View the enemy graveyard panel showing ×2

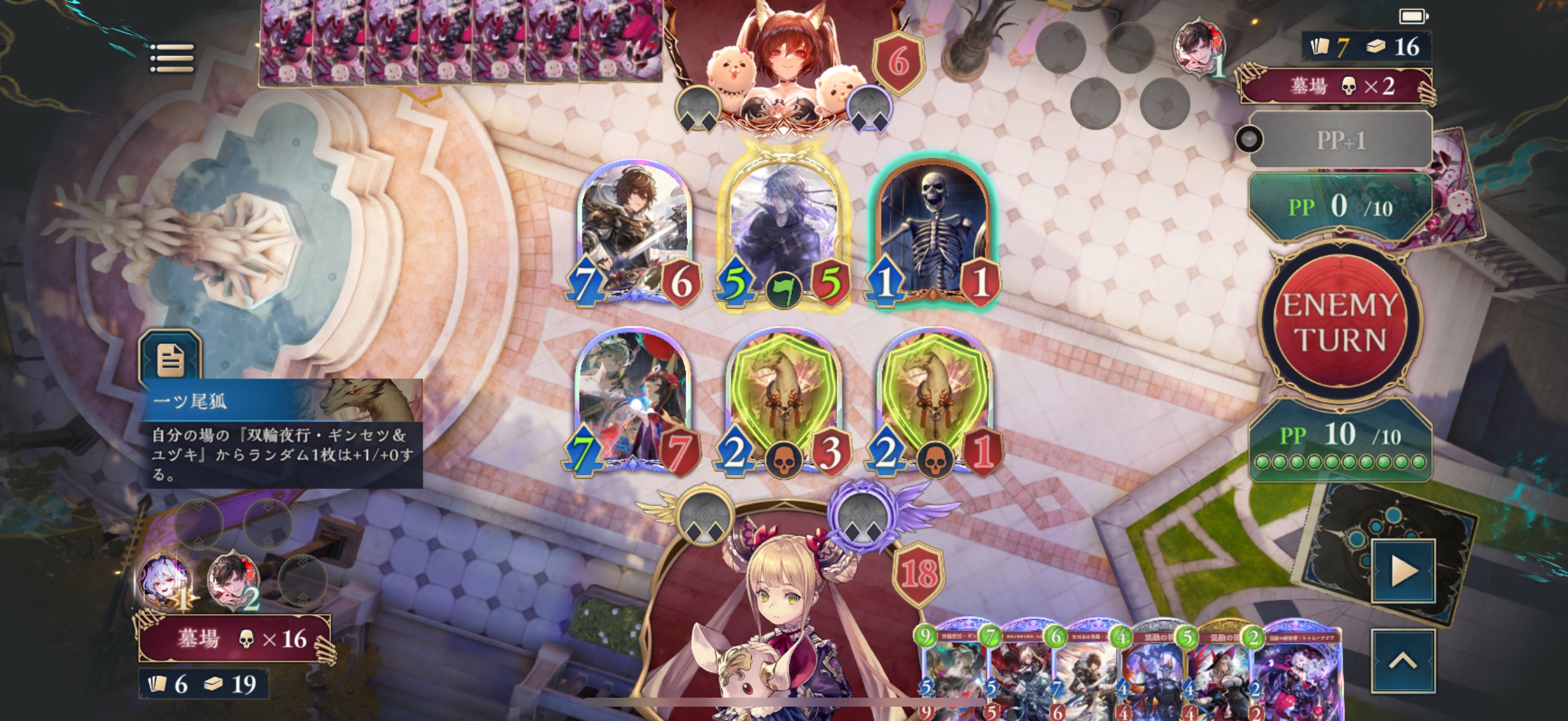tap(1336, 87)
